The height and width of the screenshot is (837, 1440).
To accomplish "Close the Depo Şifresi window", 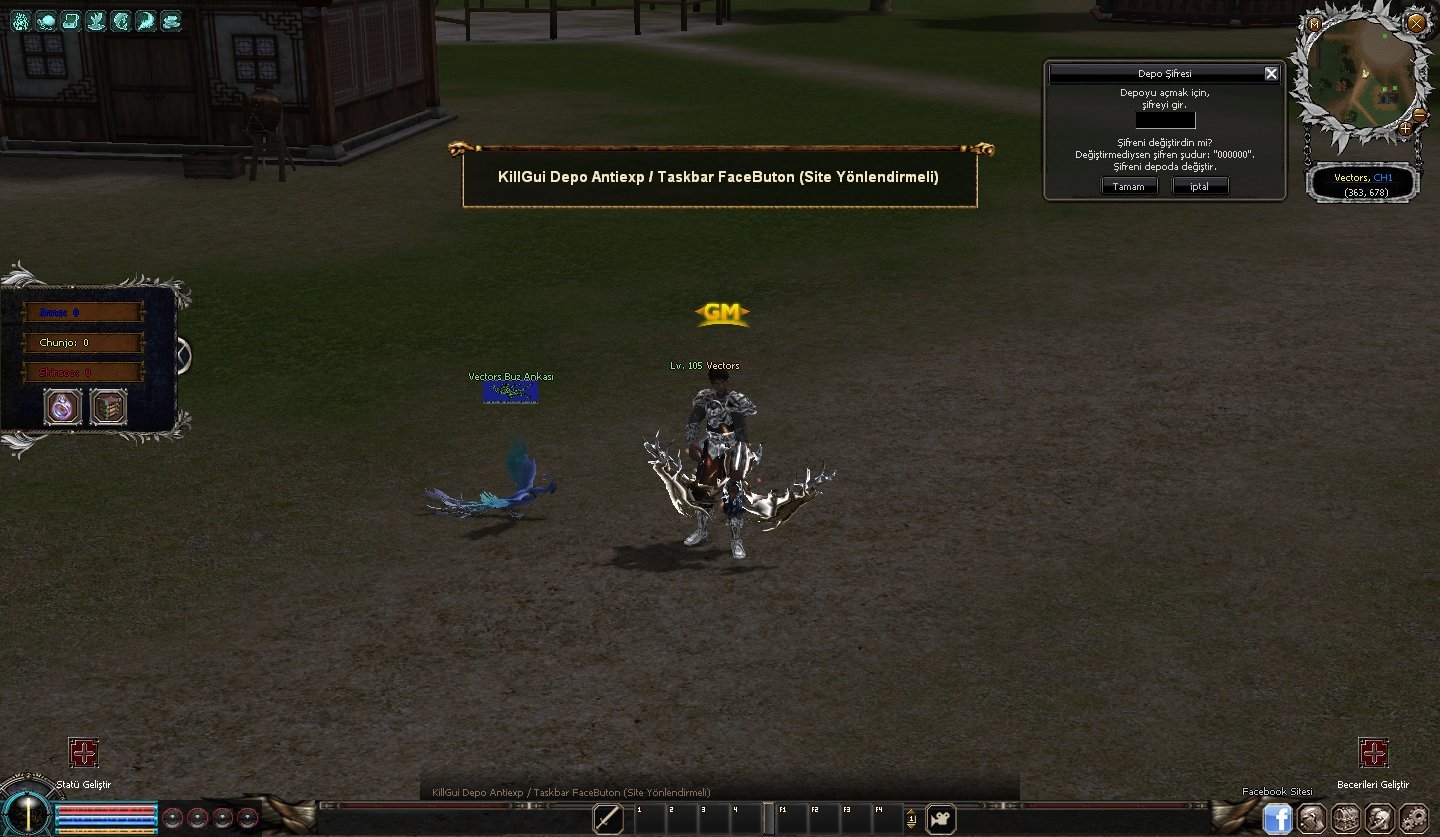I will (x=1271, y=73).
